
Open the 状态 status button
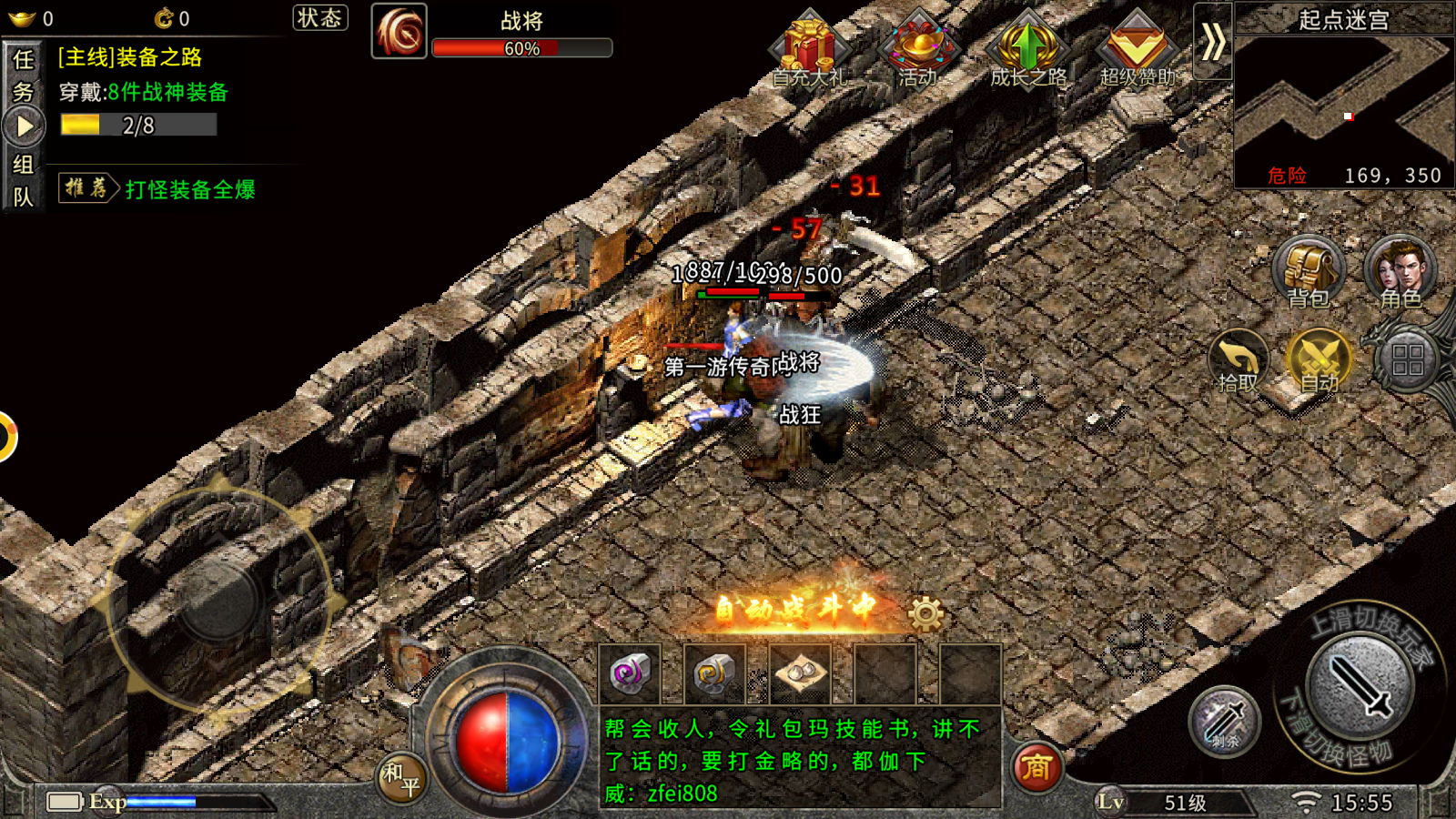319,18
